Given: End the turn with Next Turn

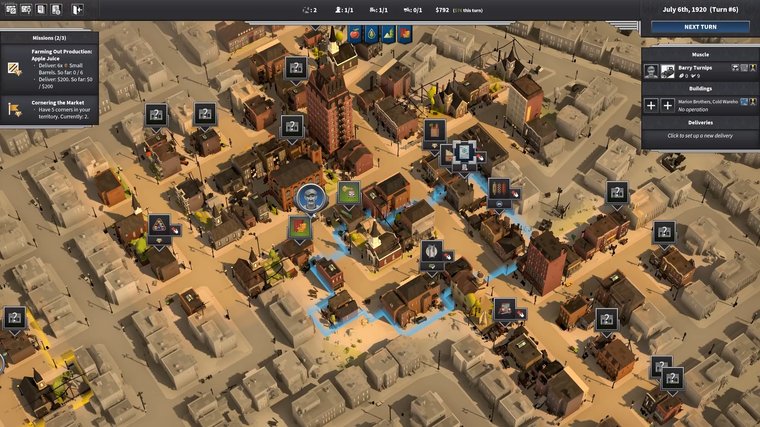Looking at the screenshot, I should click(x=699, y=27).
